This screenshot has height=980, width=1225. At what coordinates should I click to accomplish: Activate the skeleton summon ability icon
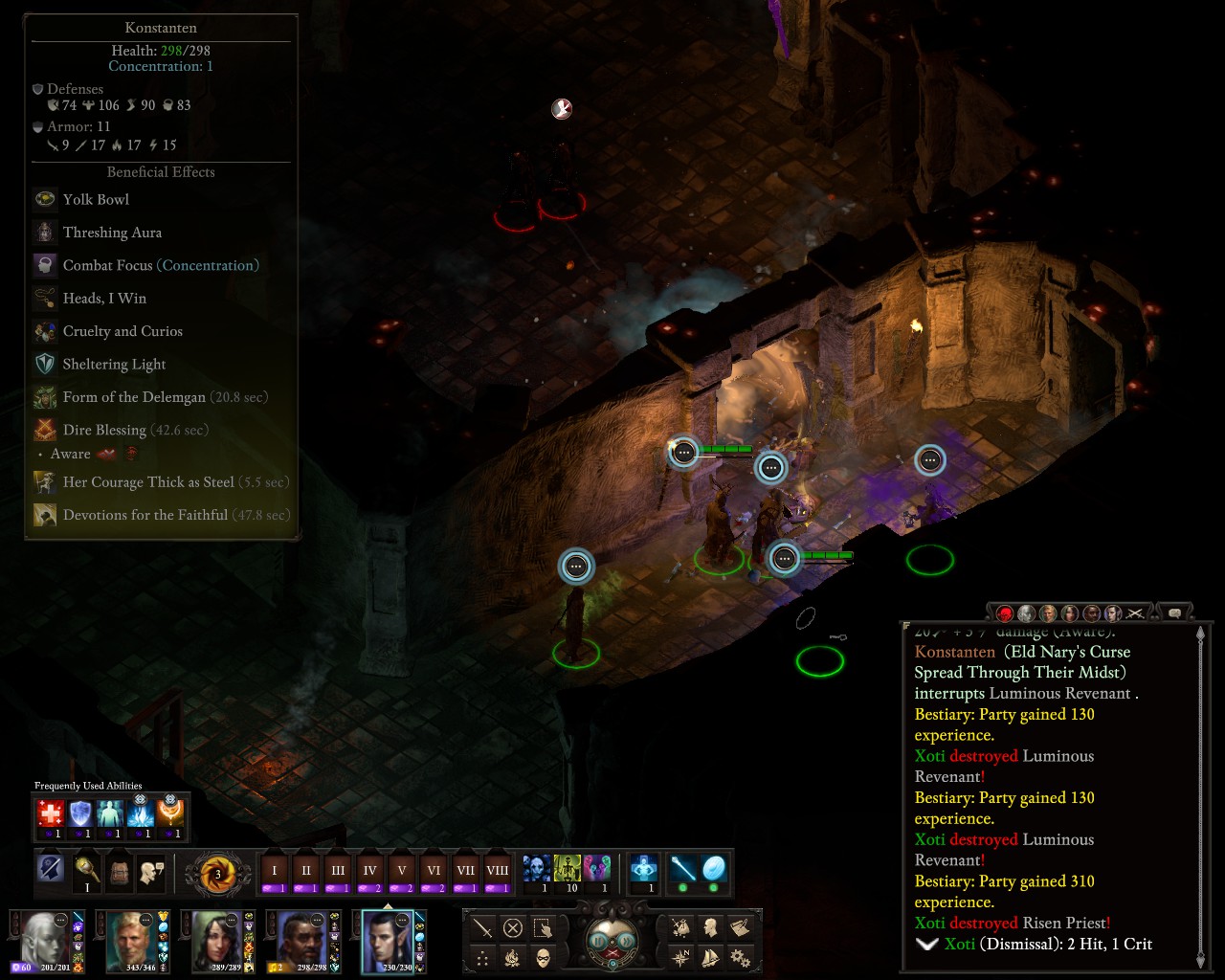(x=568, y=868)
